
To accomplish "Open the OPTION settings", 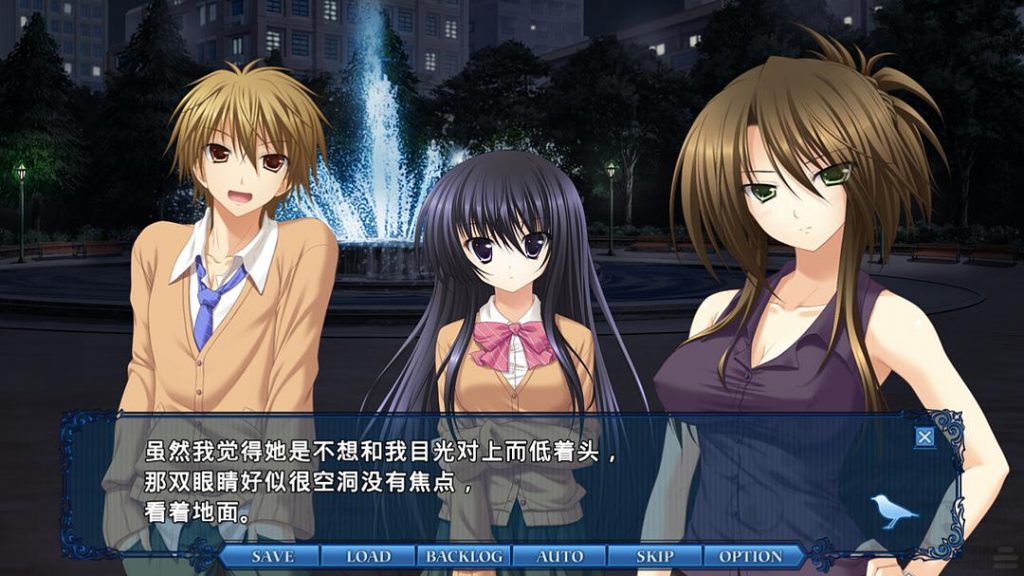I will point(751,556).
